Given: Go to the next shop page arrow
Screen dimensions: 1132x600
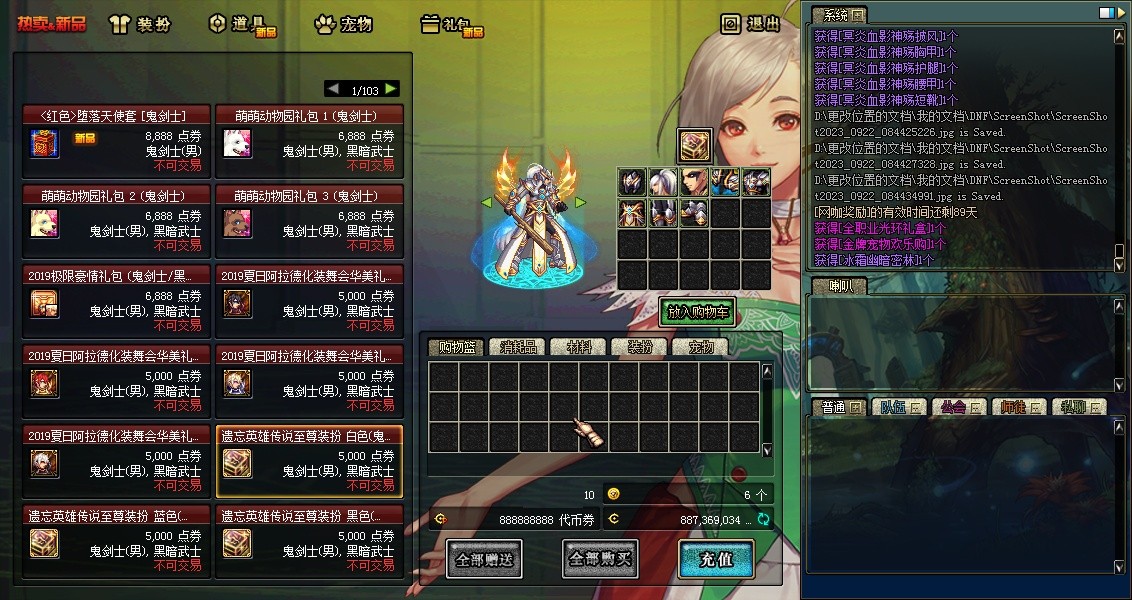Looking at the screenshot, I should coord(391,89).
